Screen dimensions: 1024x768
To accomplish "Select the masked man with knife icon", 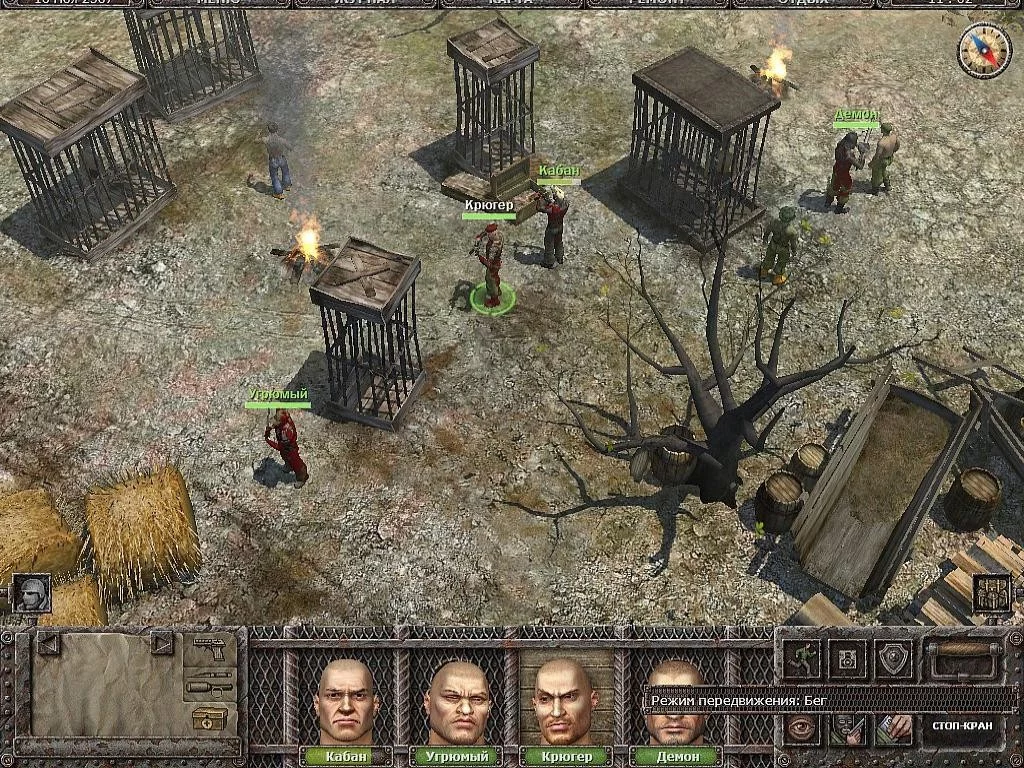I will 848,729.
